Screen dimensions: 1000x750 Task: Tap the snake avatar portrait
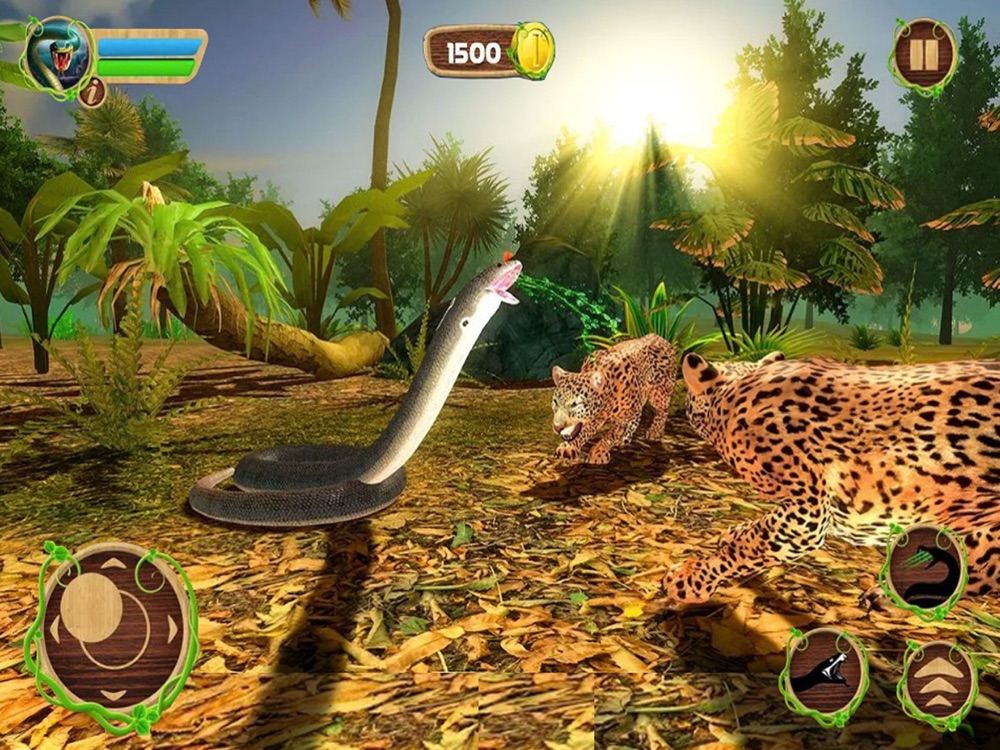pos(58,55)
